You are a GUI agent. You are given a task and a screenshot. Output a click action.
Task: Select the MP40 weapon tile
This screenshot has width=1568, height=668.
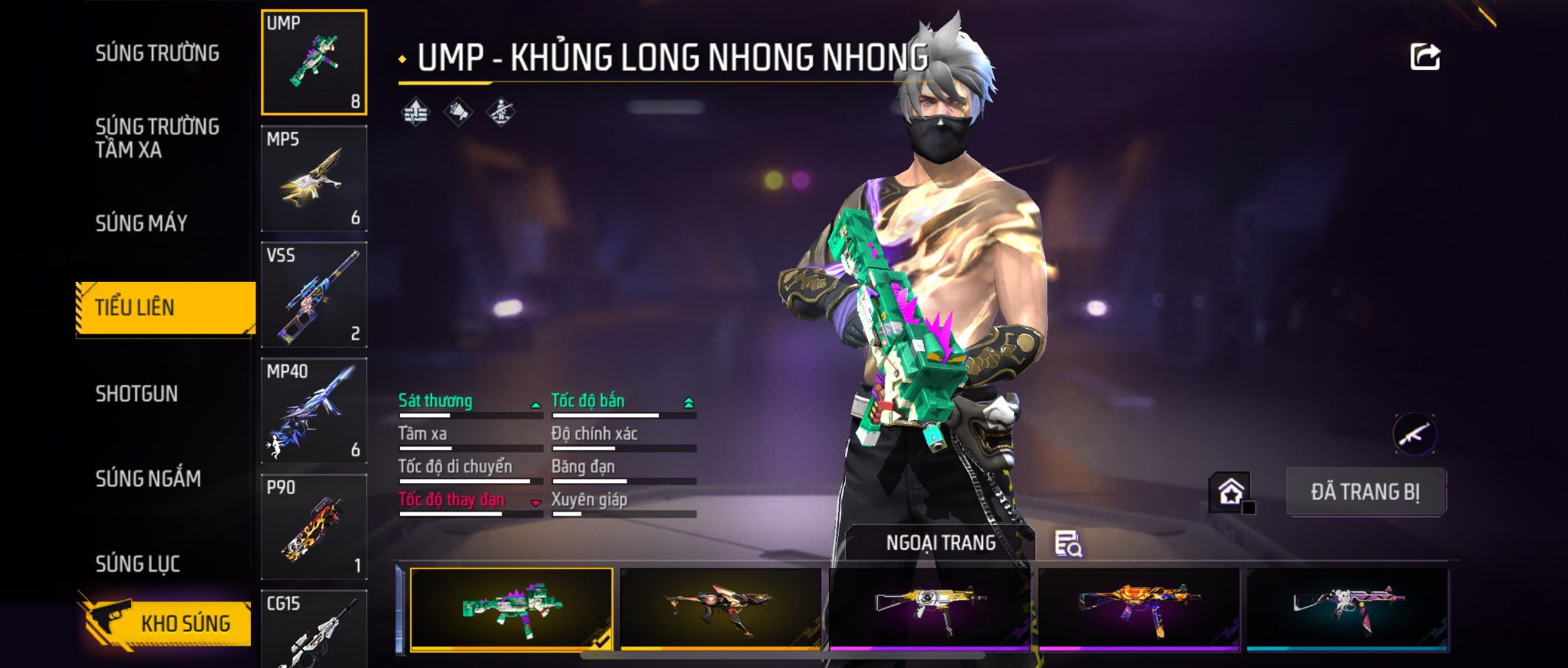click(x=314, y=411)
